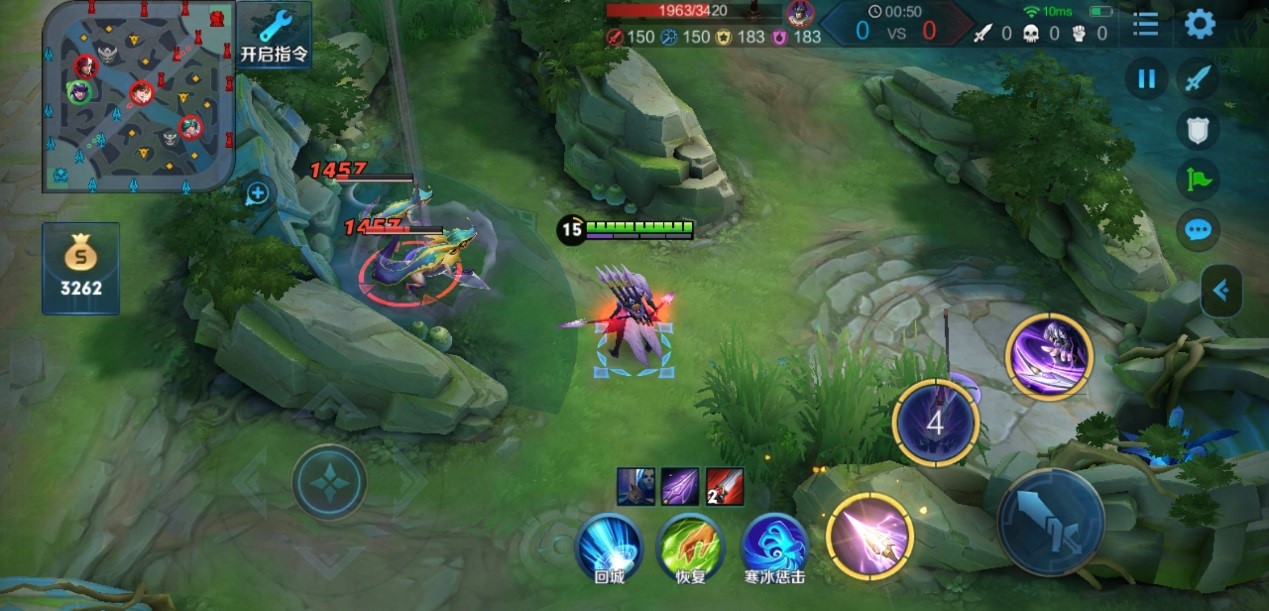Use the 回城 recall skill
This screenshot has height=611, width=1269.
(609, 547)
